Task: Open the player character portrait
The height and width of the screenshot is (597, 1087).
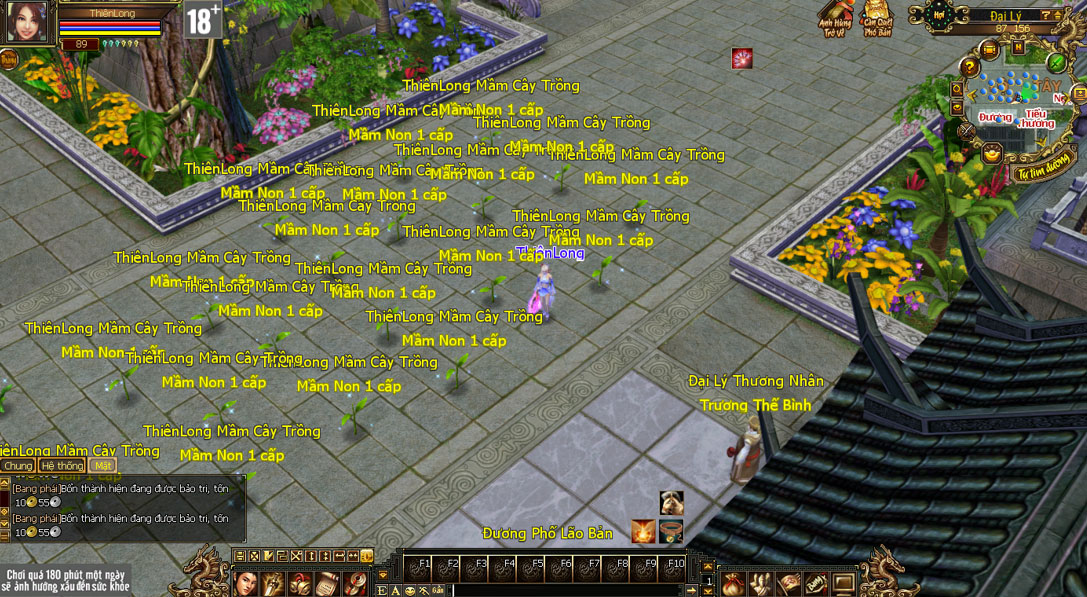Action: tap(26, 22)
